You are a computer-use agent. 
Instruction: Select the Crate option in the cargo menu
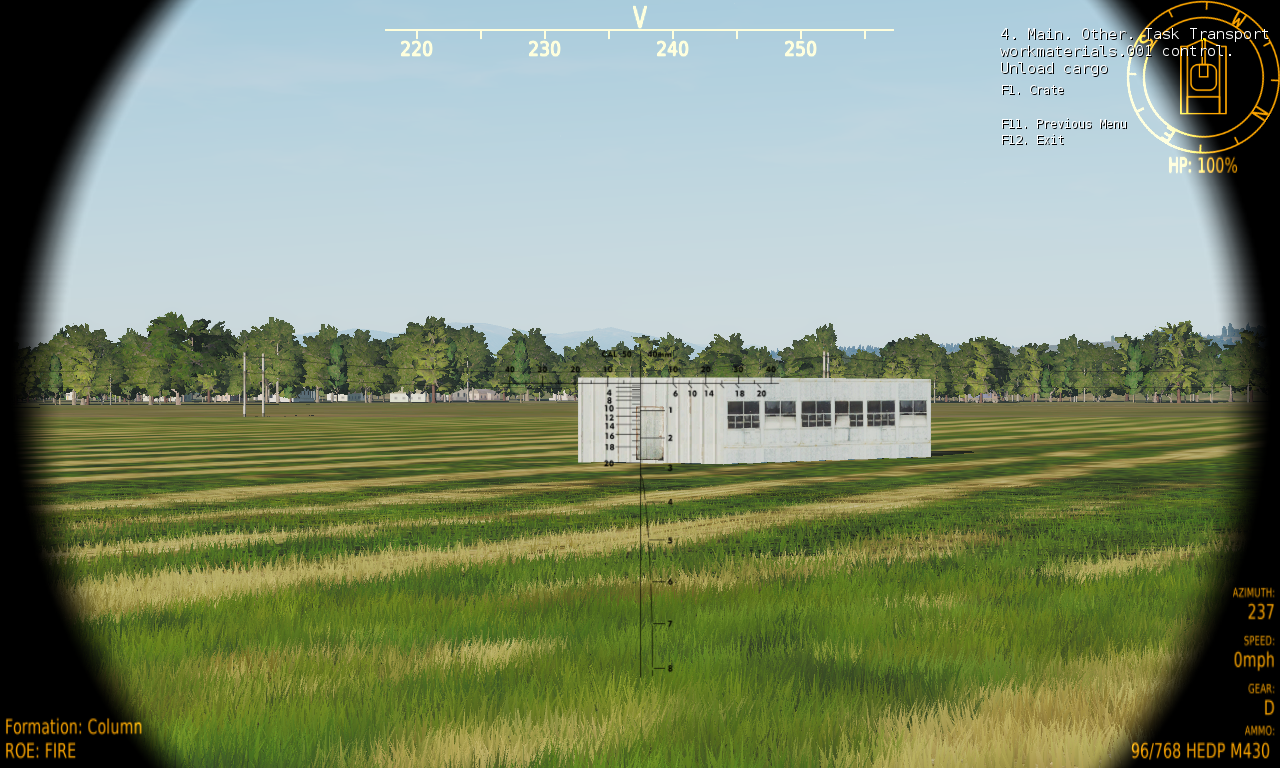[1033, 90]
